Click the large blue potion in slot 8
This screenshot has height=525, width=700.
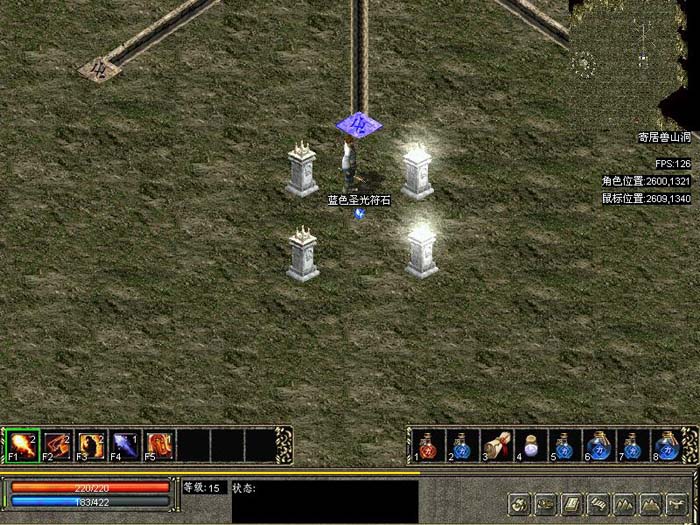pyautogui.click(x=666, y=445)
